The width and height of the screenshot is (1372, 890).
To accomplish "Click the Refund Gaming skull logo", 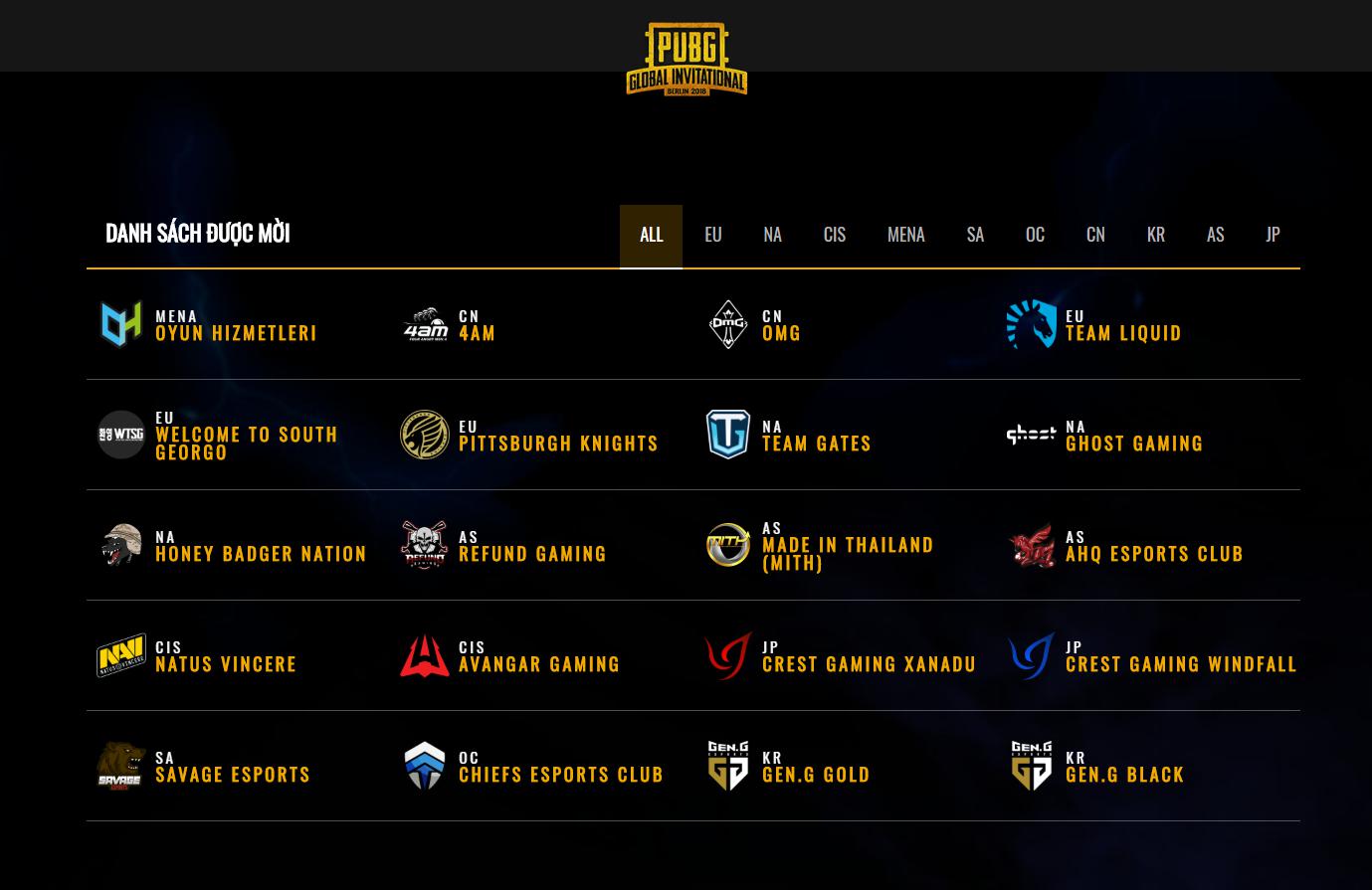I will tap(425, 545).
